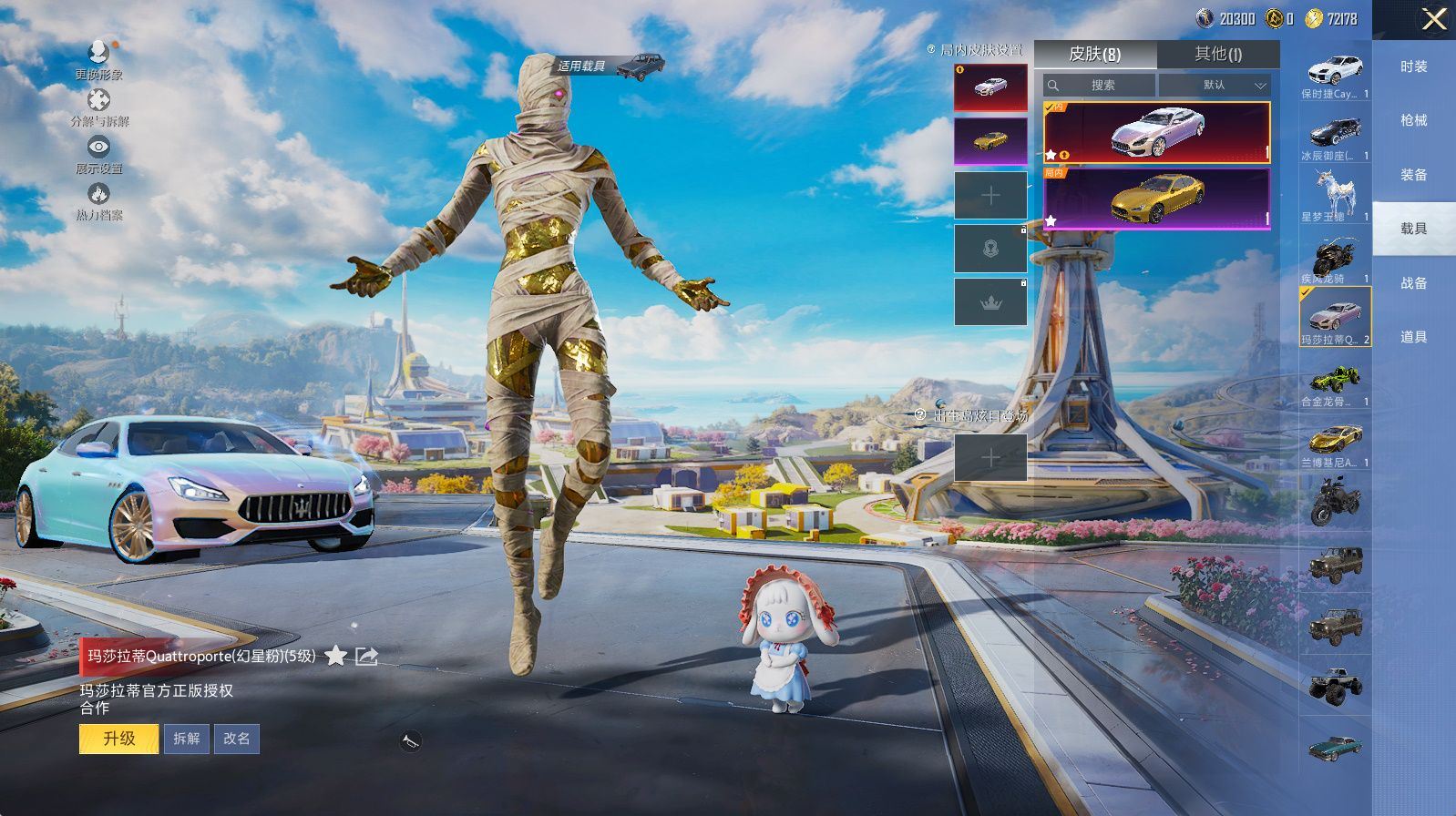Open the 默认 sort dropdown
Viewport: 1456px width, 816px height.
click(x=1215, y=85)
